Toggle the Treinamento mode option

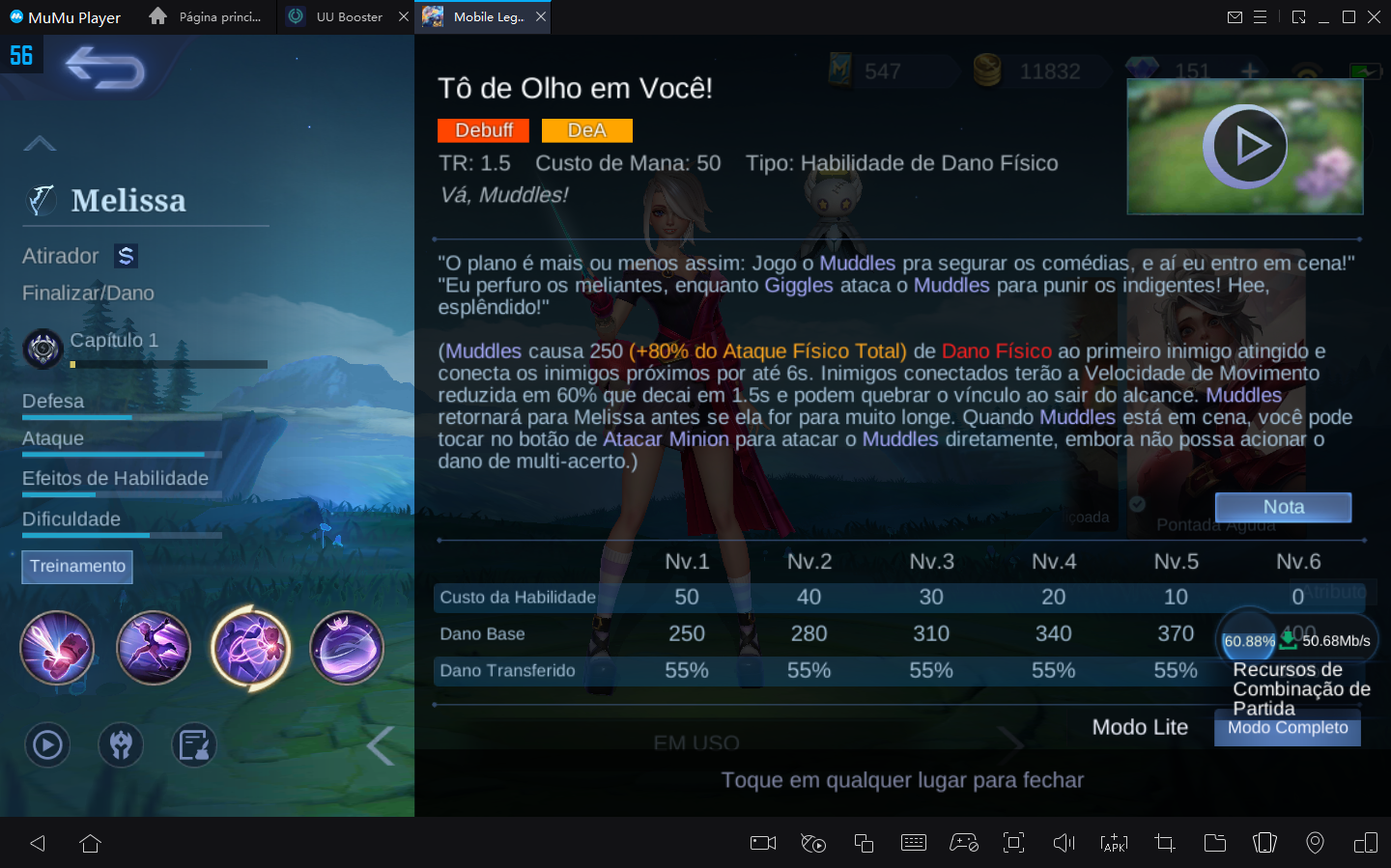[x=77, y=567]
